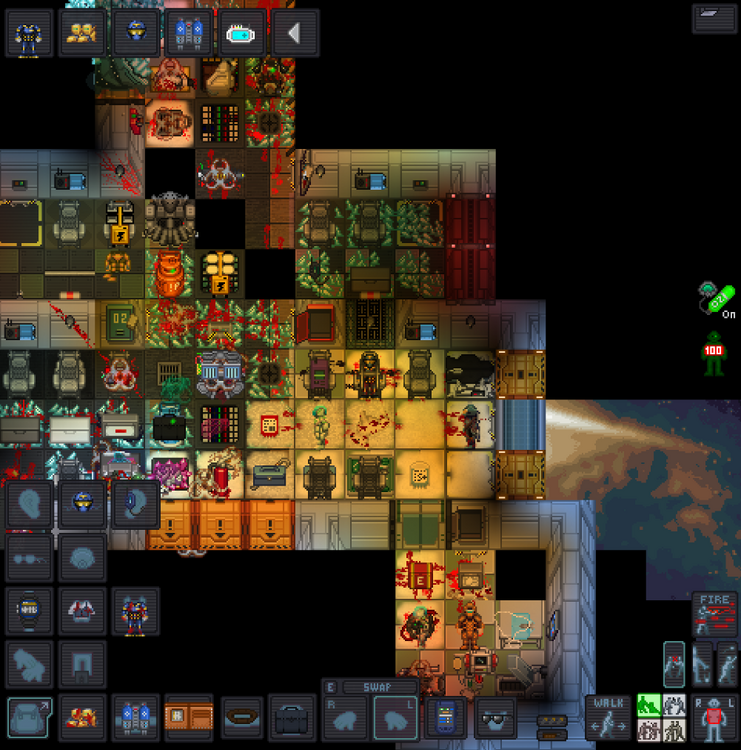Toggle the backpack inventory button

(30, 717)
